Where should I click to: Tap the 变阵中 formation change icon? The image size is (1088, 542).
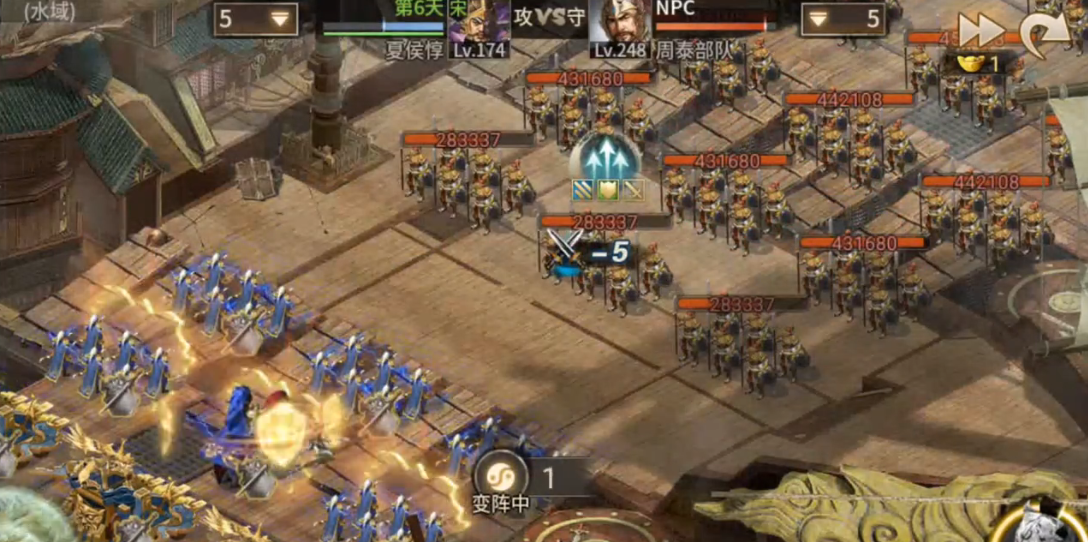click(500, 476)
